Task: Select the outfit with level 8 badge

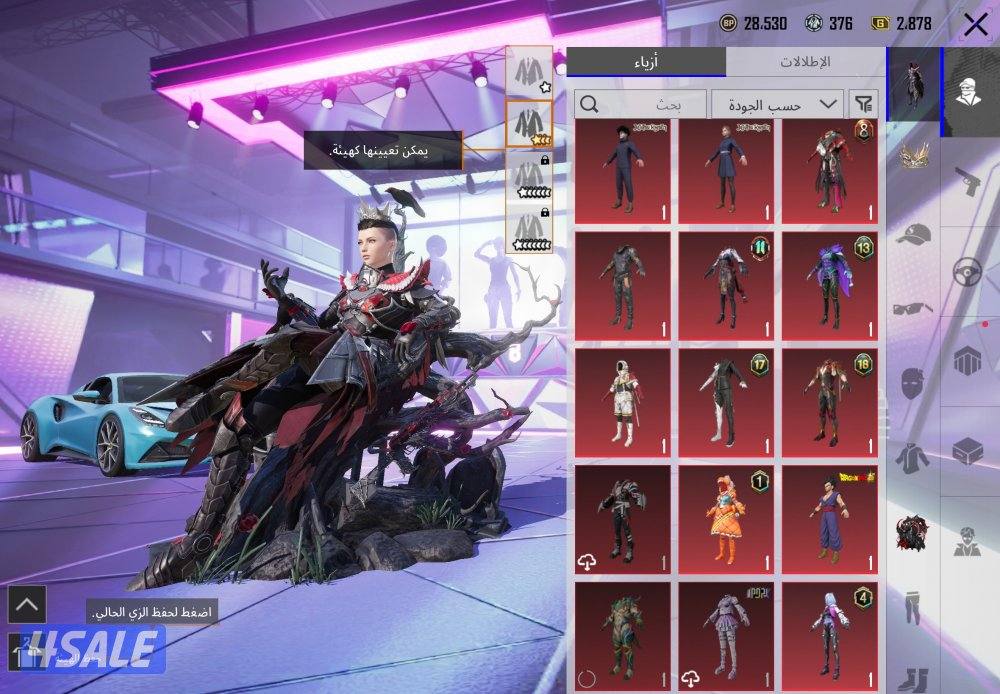Action: (x=829, y=171)
